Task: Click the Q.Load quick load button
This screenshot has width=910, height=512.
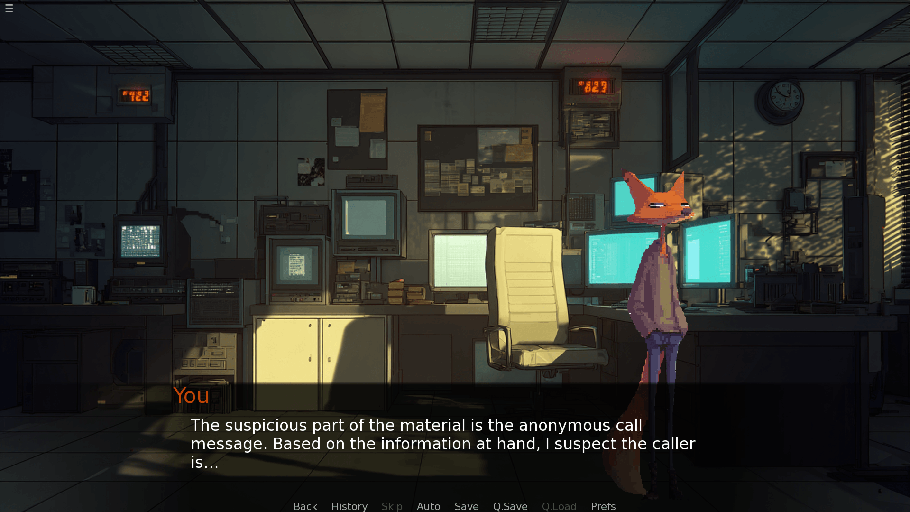Action: tap(559, 506)
